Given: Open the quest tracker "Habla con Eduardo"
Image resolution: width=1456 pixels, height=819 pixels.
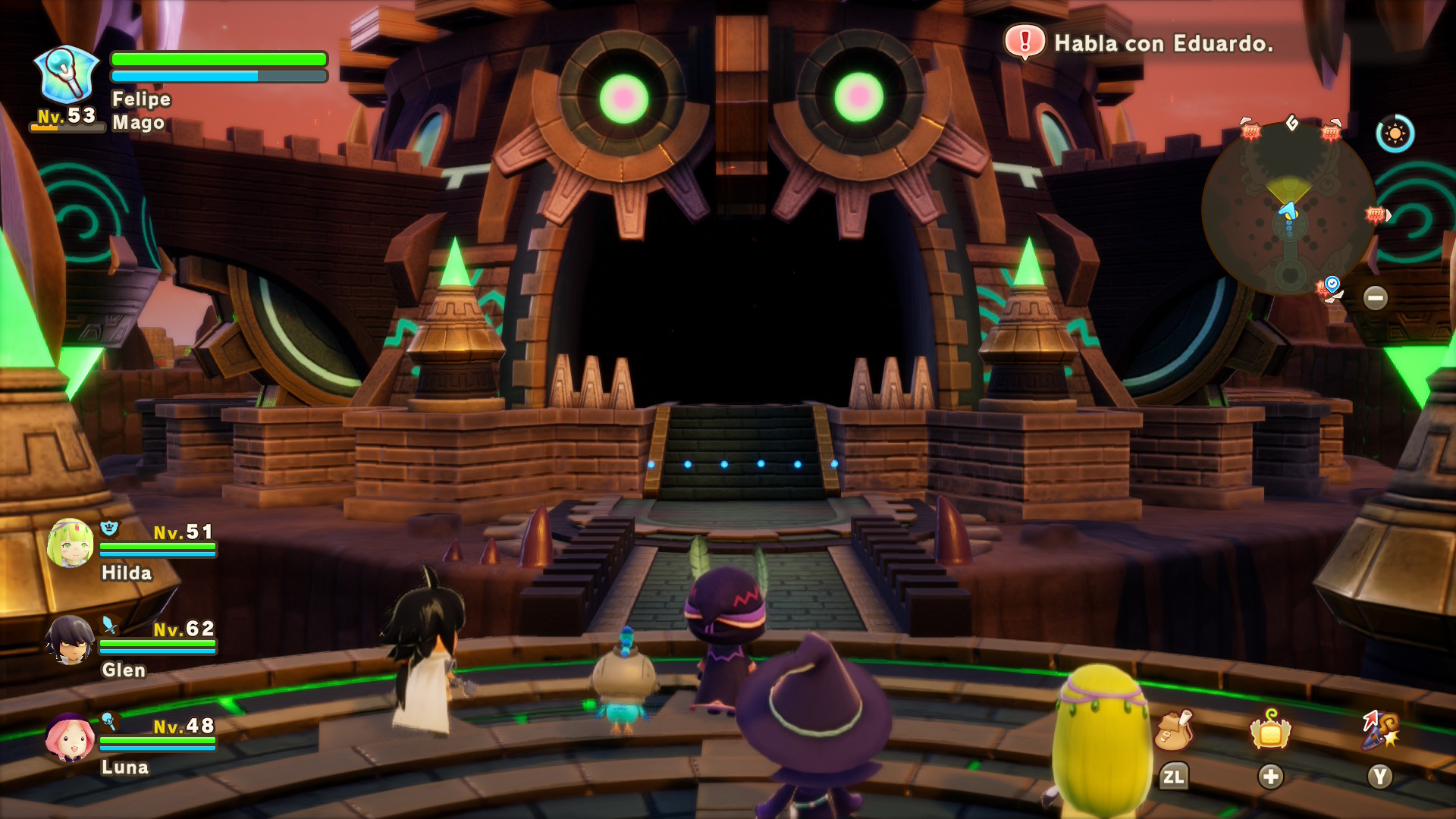Looking at the screenshot, I should [x=1139, y=43].
